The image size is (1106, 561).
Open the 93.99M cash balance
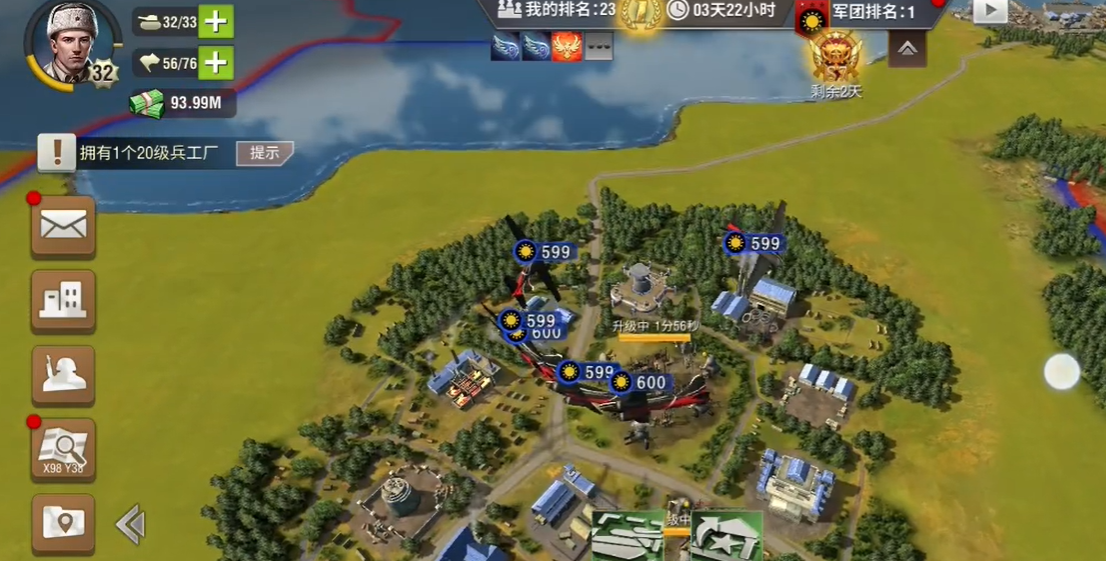coord(182,102)
